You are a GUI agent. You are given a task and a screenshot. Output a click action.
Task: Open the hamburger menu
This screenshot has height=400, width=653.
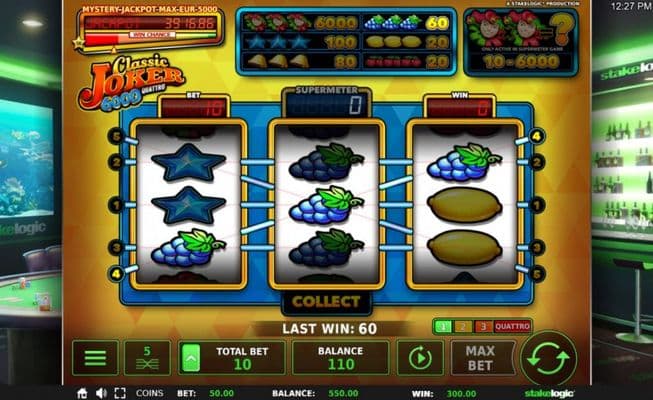point(95,358)
